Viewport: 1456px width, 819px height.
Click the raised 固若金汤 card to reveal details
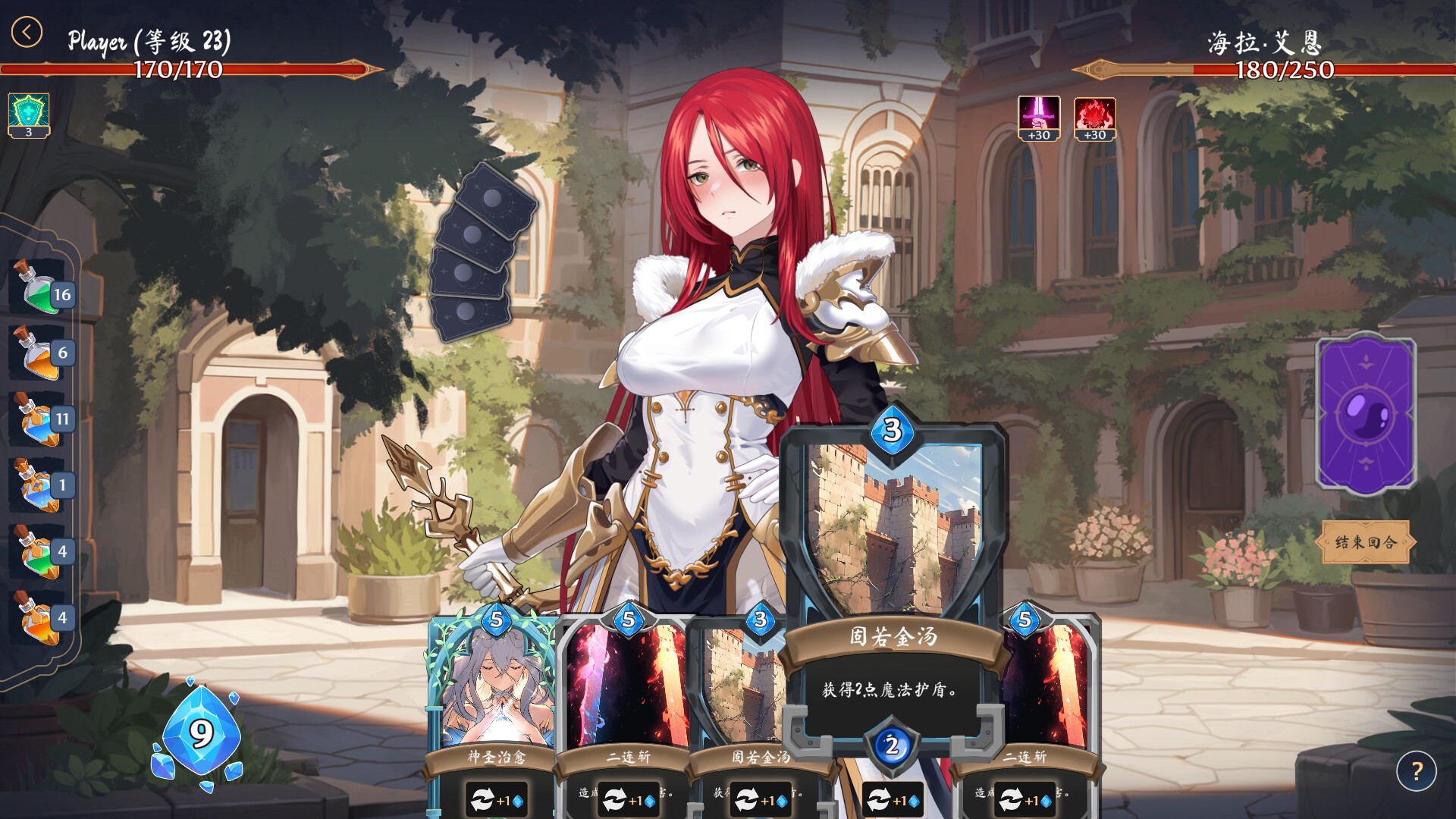pyautogui.click(x=893, y=531)
